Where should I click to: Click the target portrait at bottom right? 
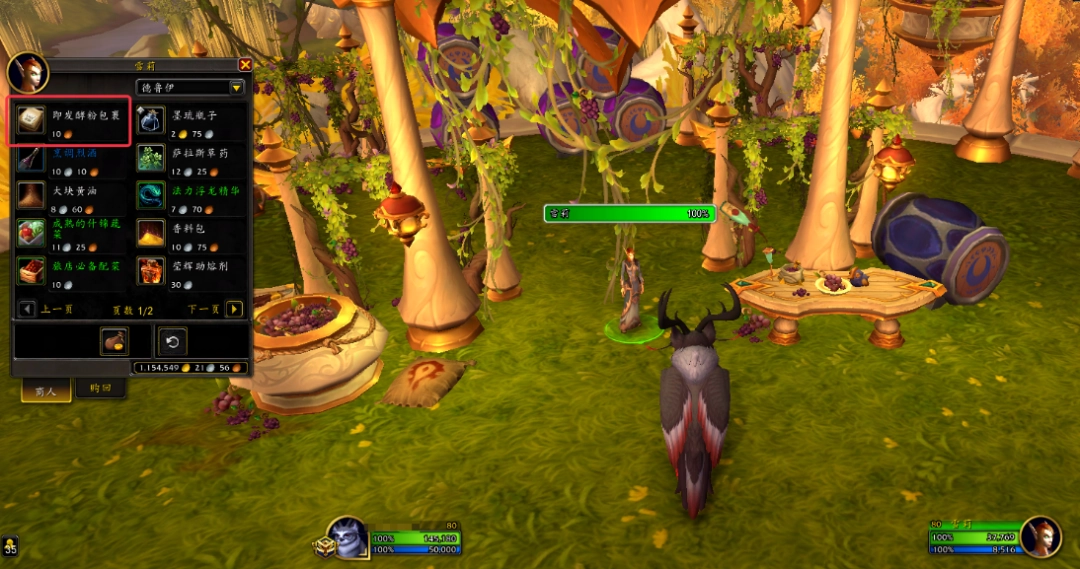tap(1040, 537)
